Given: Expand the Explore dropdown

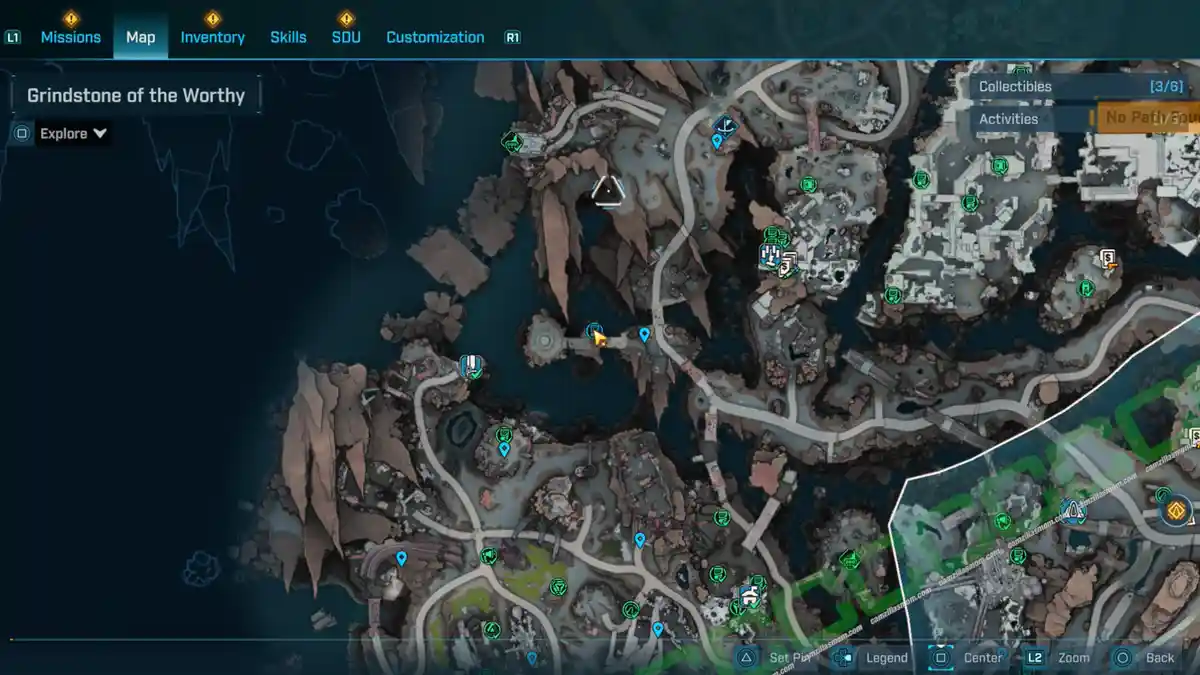Looking at the screenshot, I should [73, 133].
